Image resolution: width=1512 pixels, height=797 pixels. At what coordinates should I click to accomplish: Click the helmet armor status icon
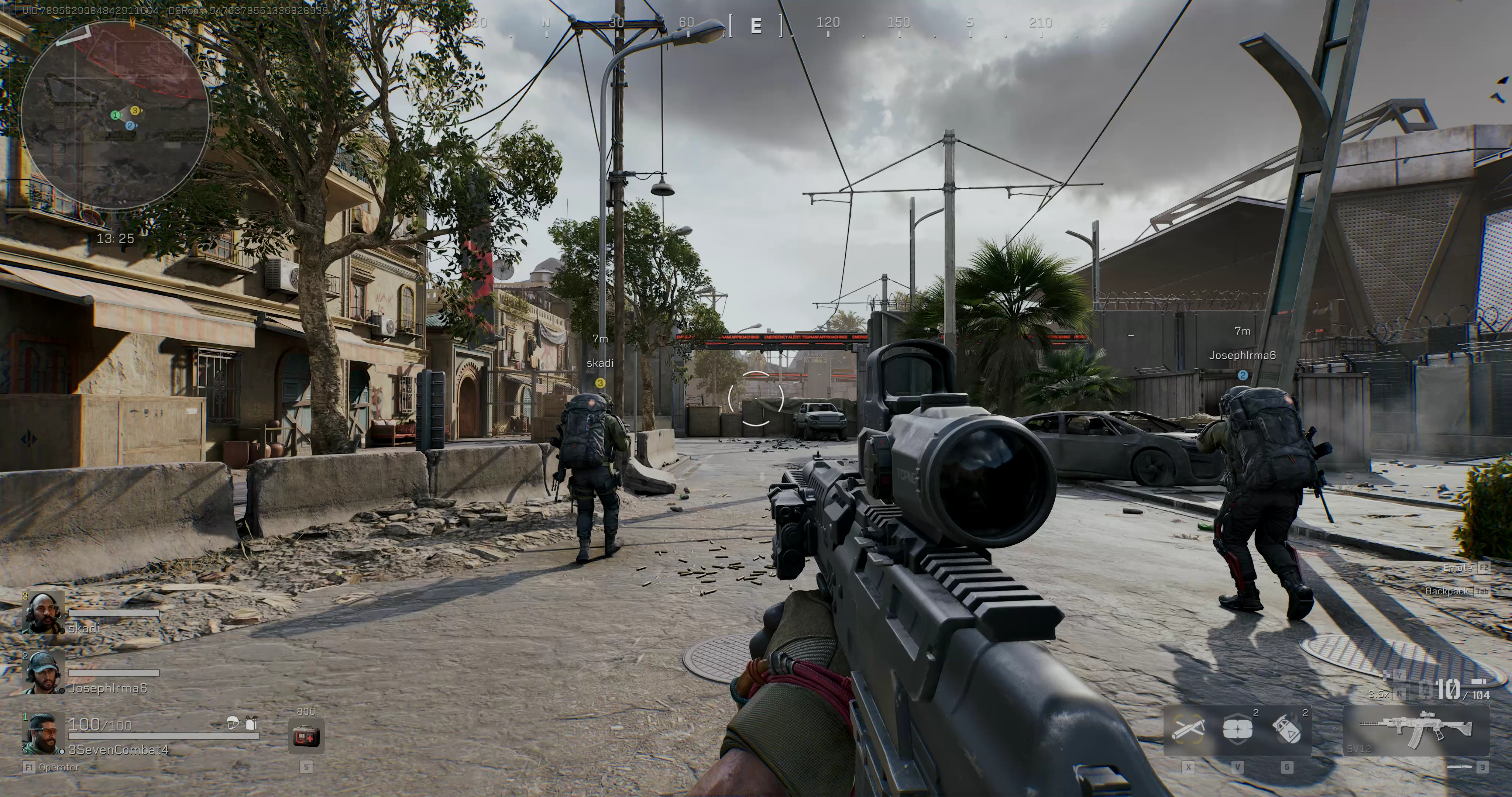233,724
